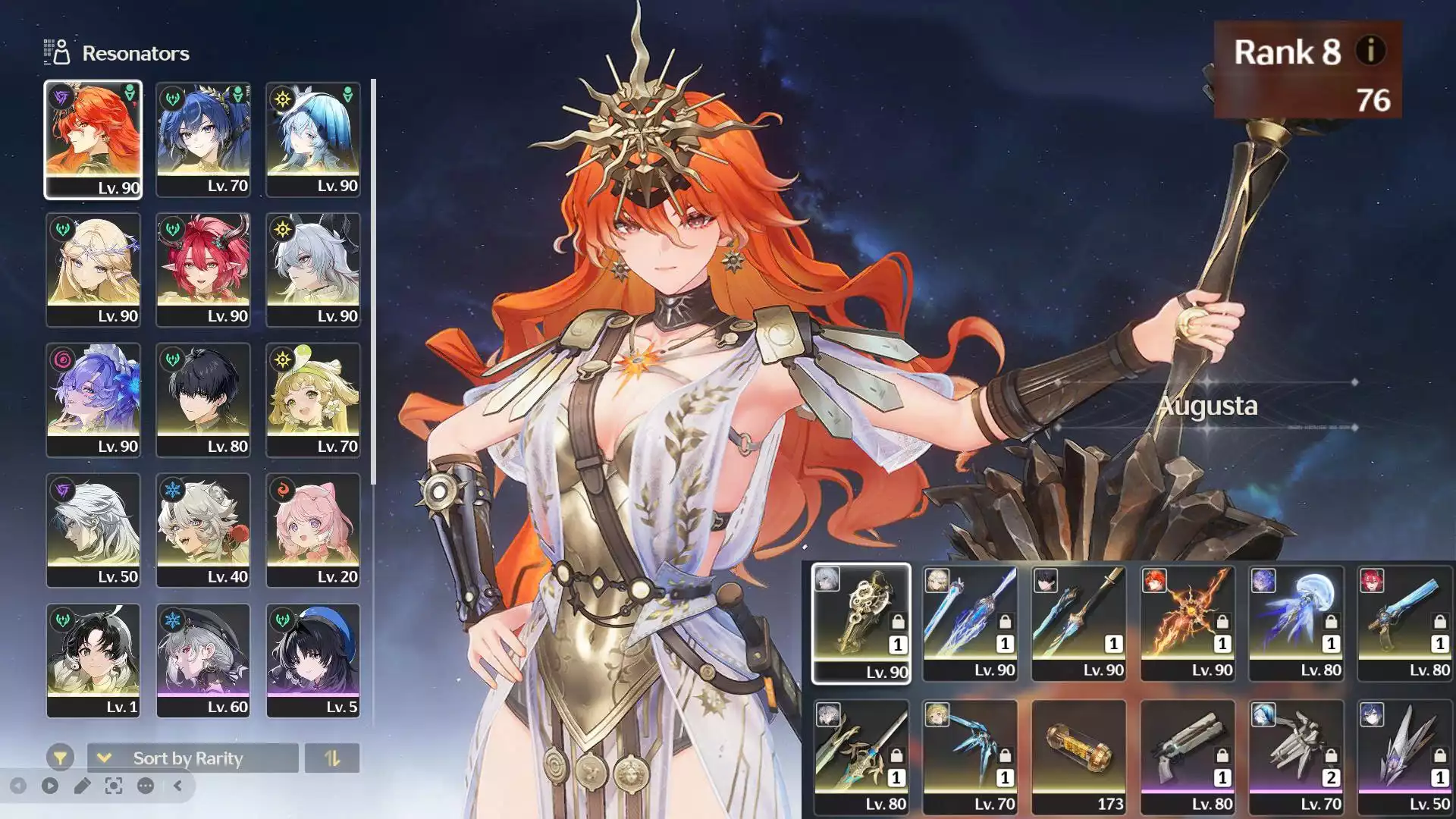Open the yellow funnel filter button
This screenshot has width=1456, height=819.
coord(60,758)
